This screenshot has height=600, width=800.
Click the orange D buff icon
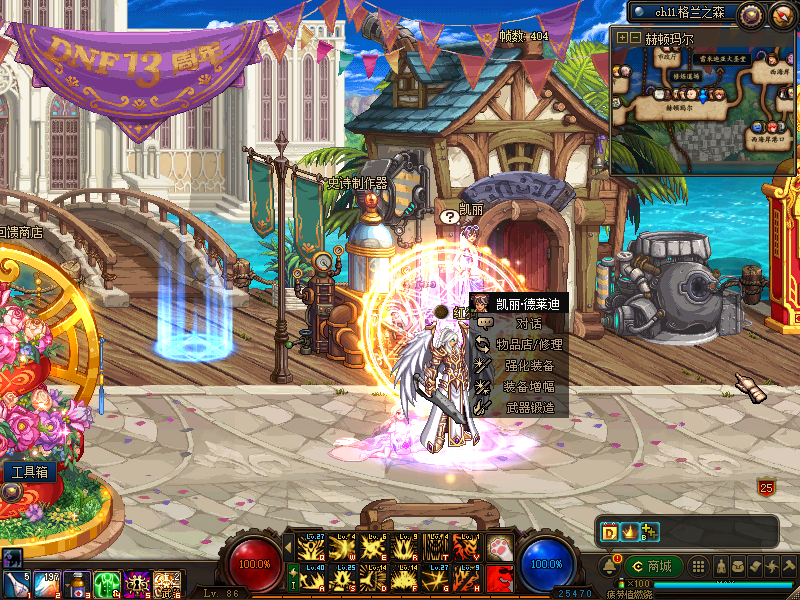[x=609, y=531]
